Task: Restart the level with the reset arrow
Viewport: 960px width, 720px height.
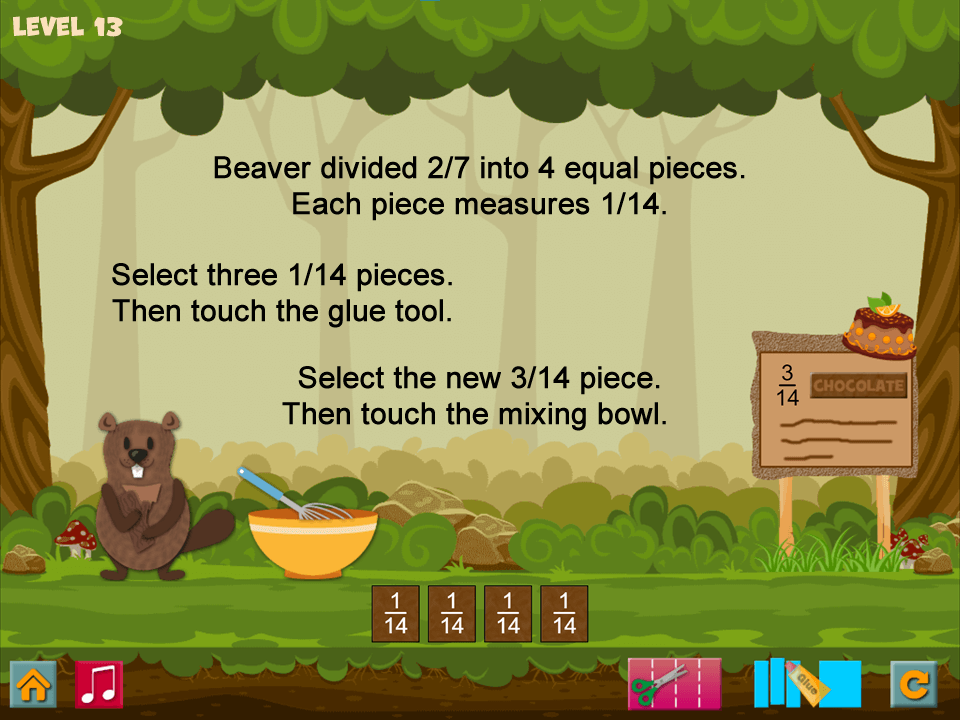Action: point(914,685)
